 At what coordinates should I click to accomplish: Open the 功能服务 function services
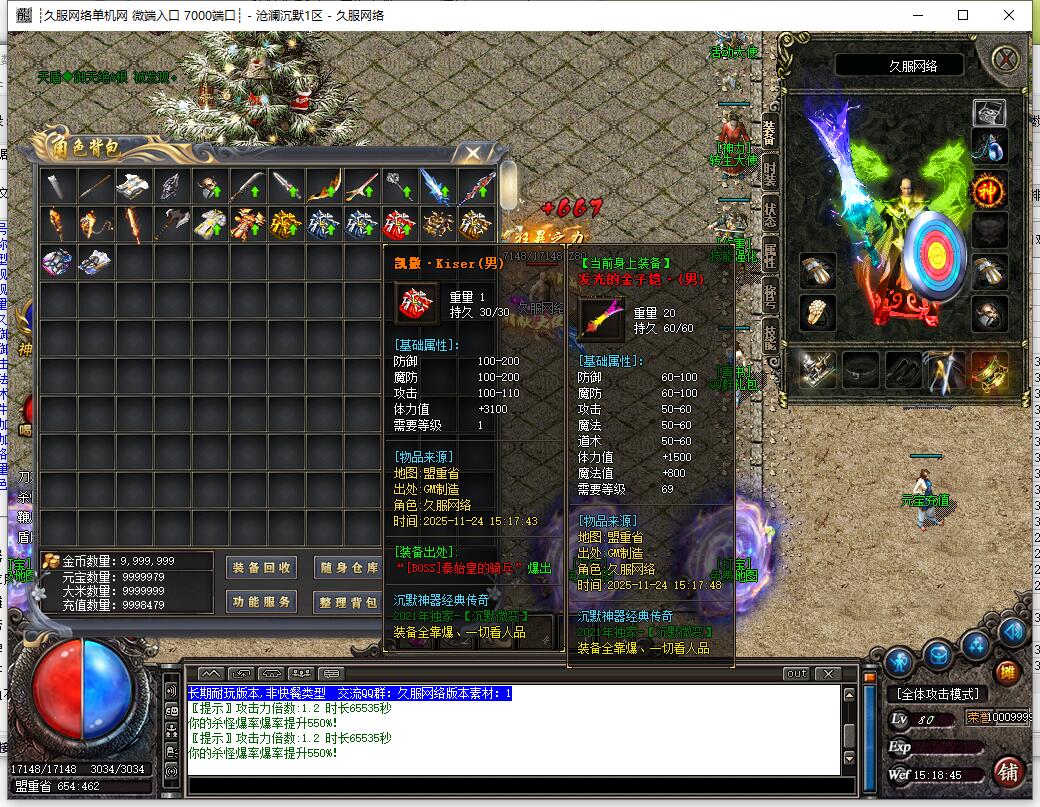point(261,602)
